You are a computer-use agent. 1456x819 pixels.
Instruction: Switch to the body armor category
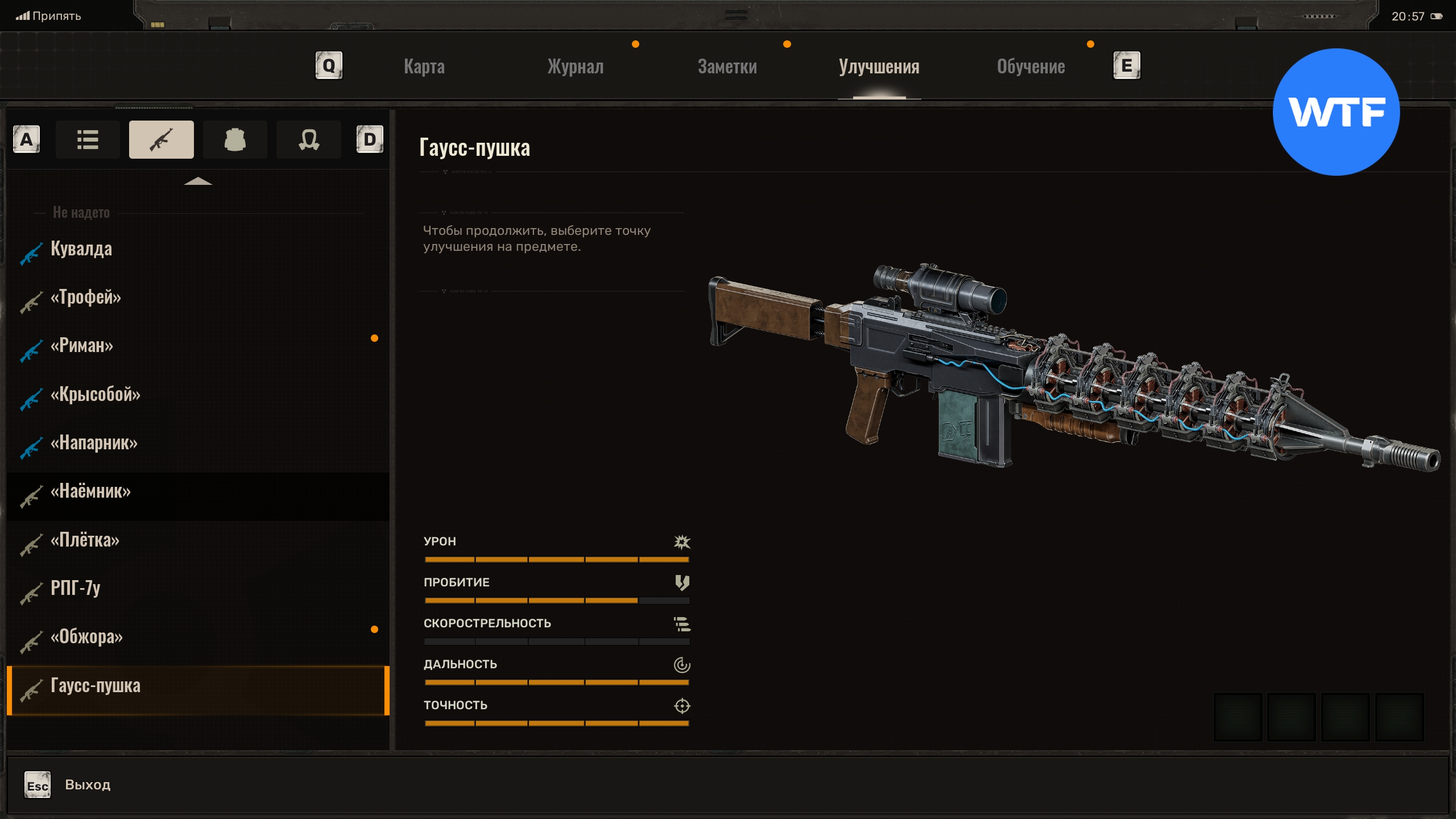point(235,139)
